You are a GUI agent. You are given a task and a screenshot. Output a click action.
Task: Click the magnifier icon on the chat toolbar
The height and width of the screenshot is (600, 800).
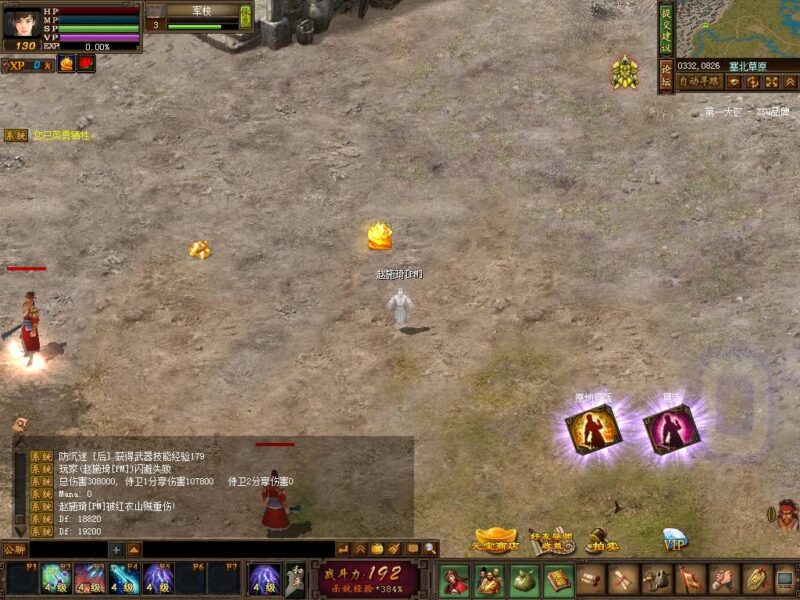click(x=430, y=549)
